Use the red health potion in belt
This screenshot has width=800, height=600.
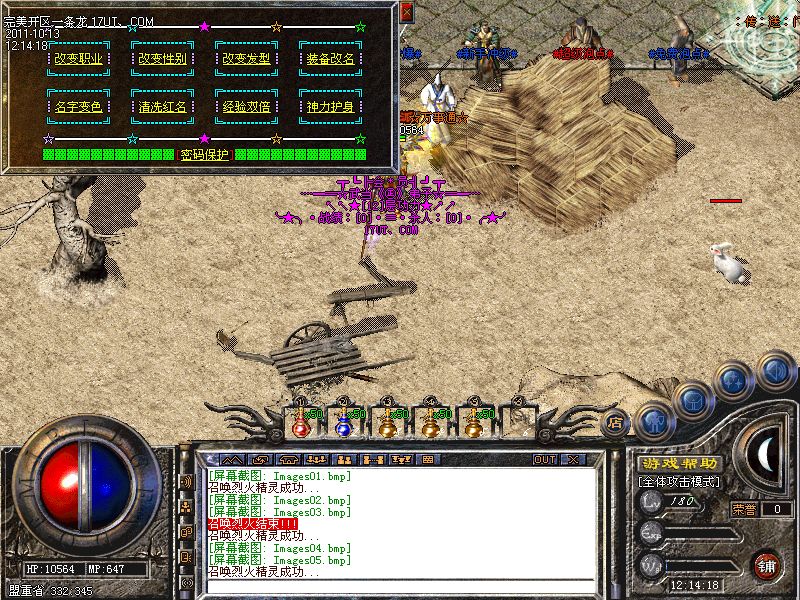[300, 424]
